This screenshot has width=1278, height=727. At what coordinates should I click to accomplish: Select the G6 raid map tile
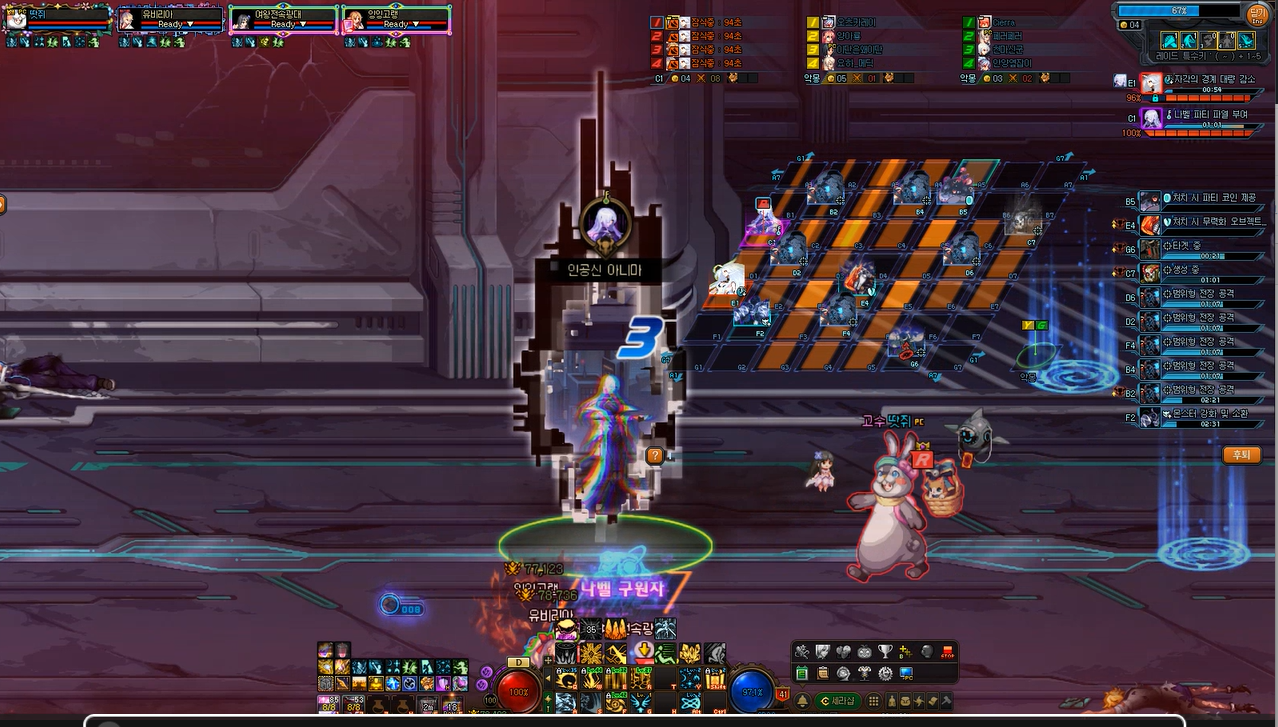tap(910, 343)
